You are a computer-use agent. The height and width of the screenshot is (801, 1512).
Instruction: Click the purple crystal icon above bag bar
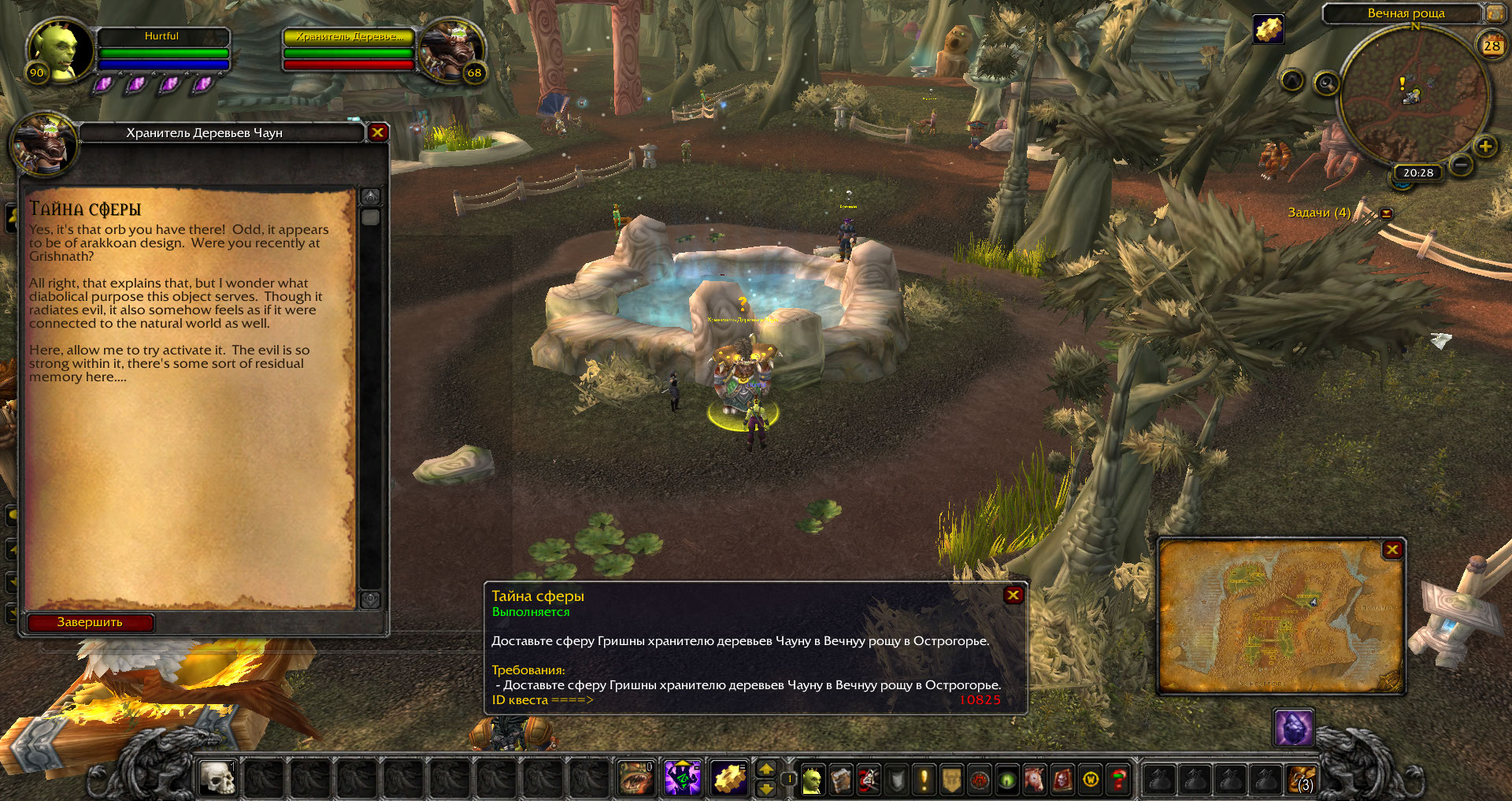click(x=1293, y=728)
